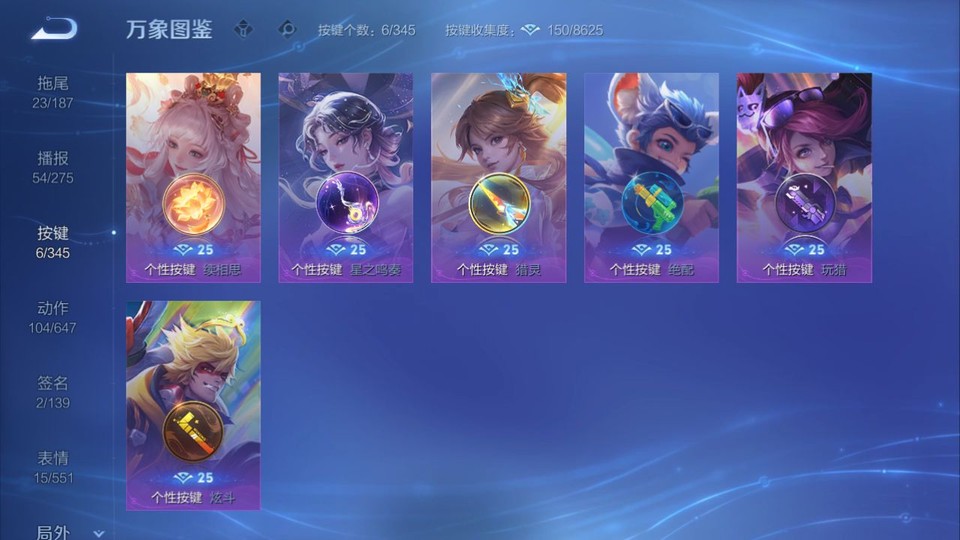This screenshot has width=960, height=540.
Task: Open the 表情 category tab
Action: pos(53,466)
